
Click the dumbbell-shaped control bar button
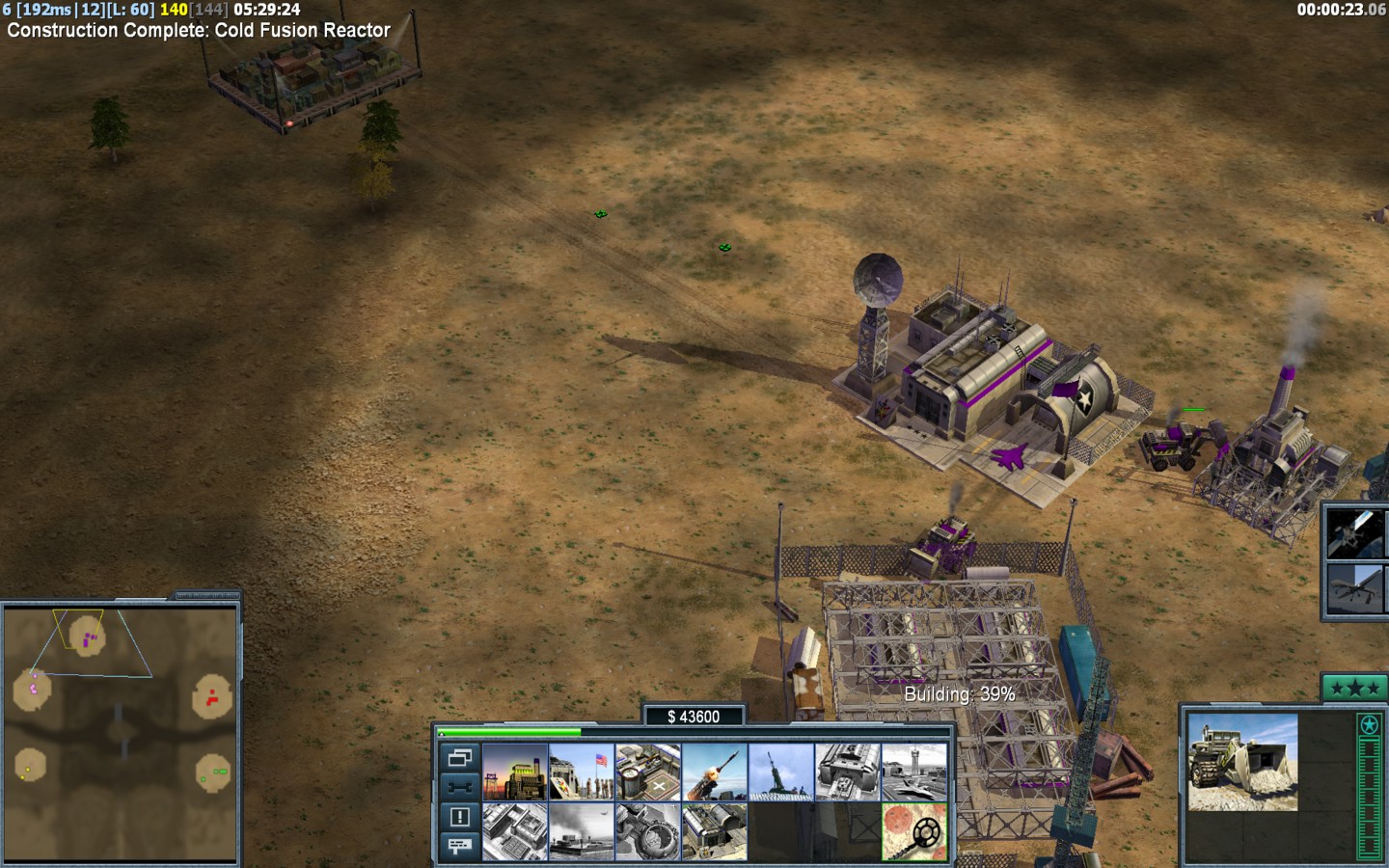tap(460, 787)
